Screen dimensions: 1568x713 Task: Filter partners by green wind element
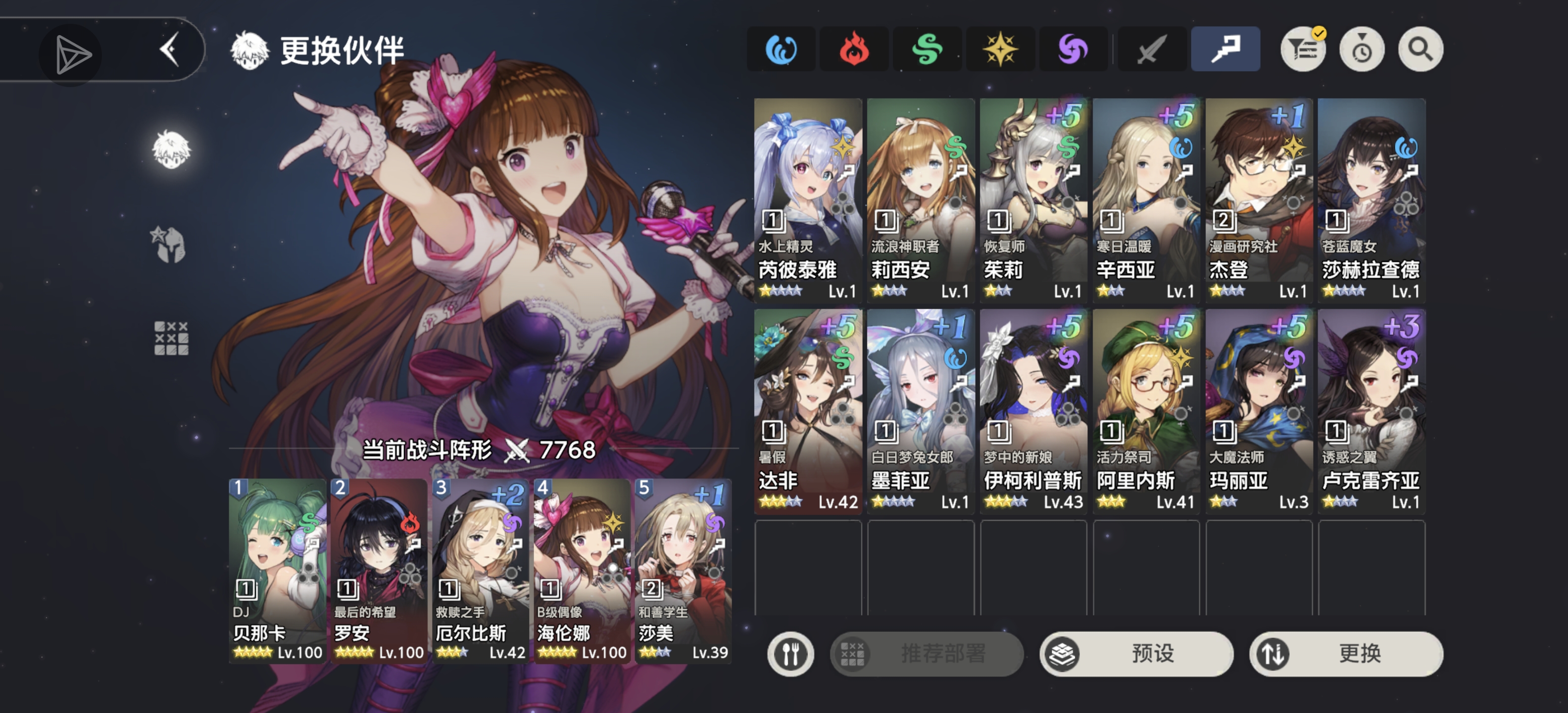927,50
